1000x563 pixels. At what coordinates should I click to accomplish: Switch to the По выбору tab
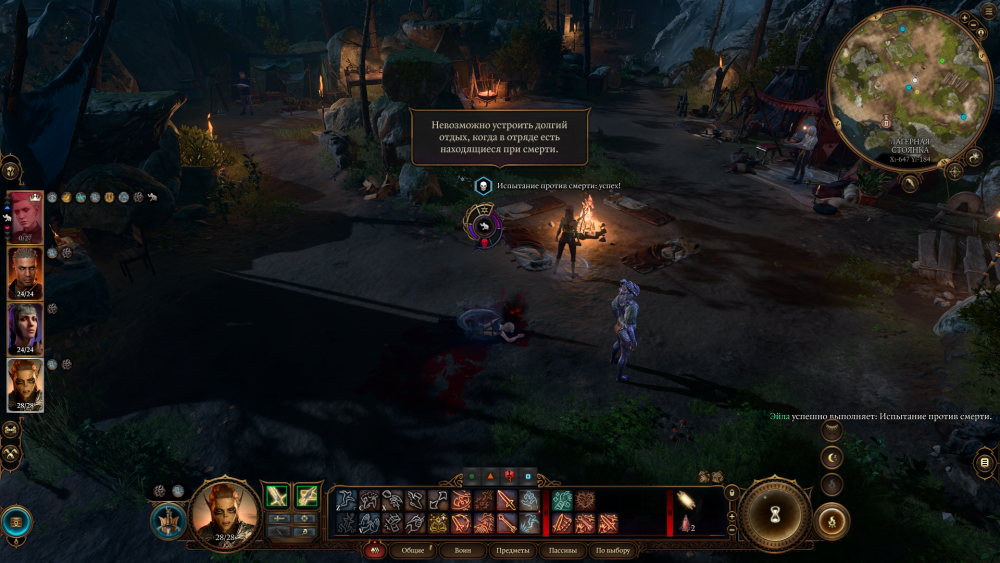point(612,550)
